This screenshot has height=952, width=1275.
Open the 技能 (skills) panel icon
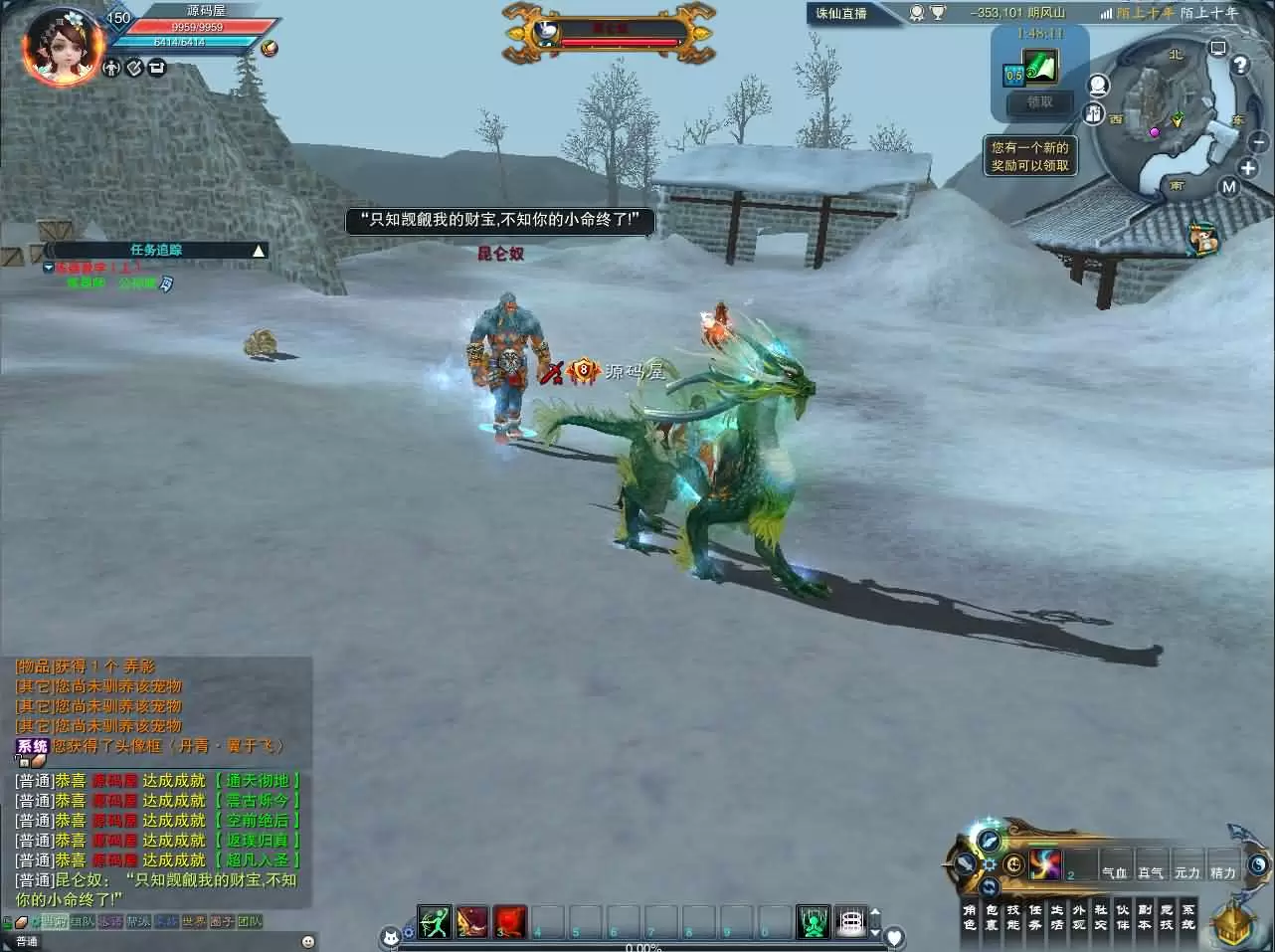pos(1013,921)
